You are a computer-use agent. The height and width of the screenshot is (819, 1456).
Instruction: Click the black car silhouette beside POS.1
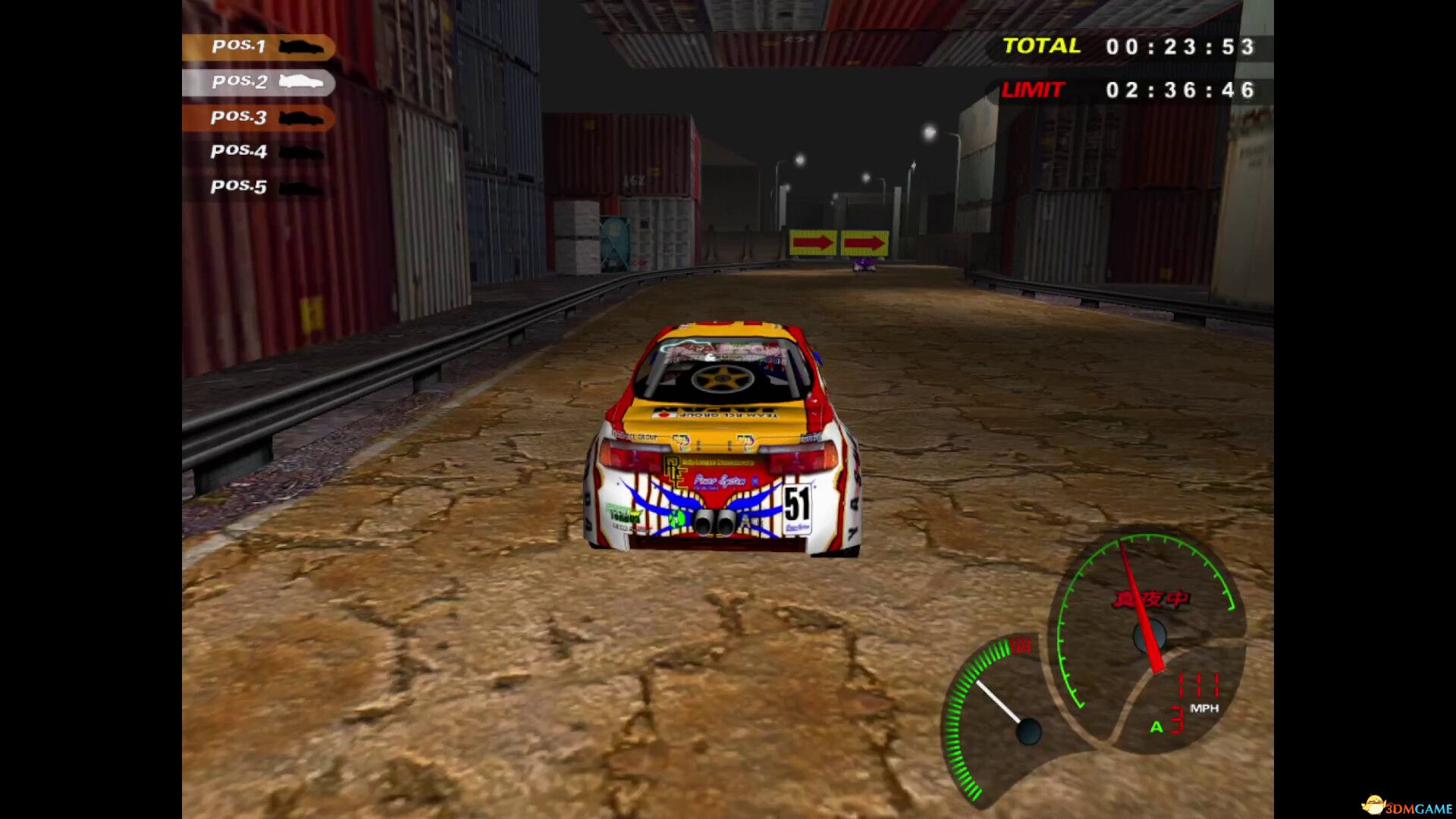coord(303,47)
